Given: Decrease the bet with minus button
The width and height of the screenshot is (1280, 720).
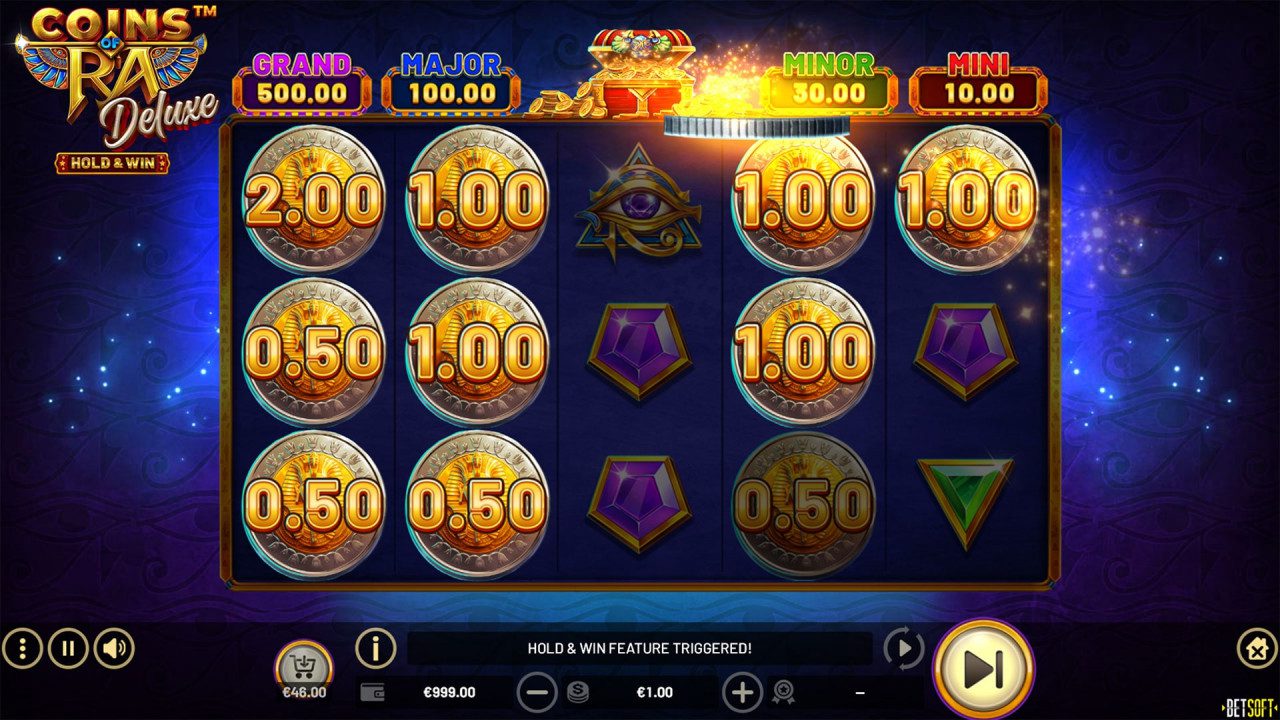Looking at the screenshot, I should coord(539,692).
